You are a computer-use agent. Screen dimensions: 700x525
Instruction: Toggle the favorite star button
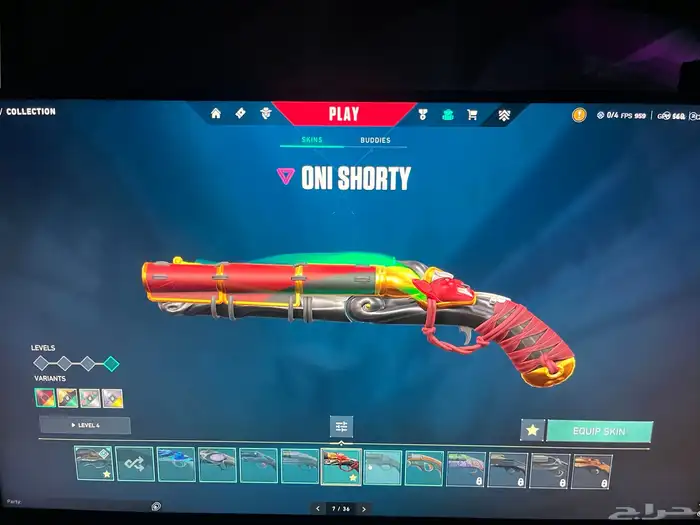click(x=532, y=430)
